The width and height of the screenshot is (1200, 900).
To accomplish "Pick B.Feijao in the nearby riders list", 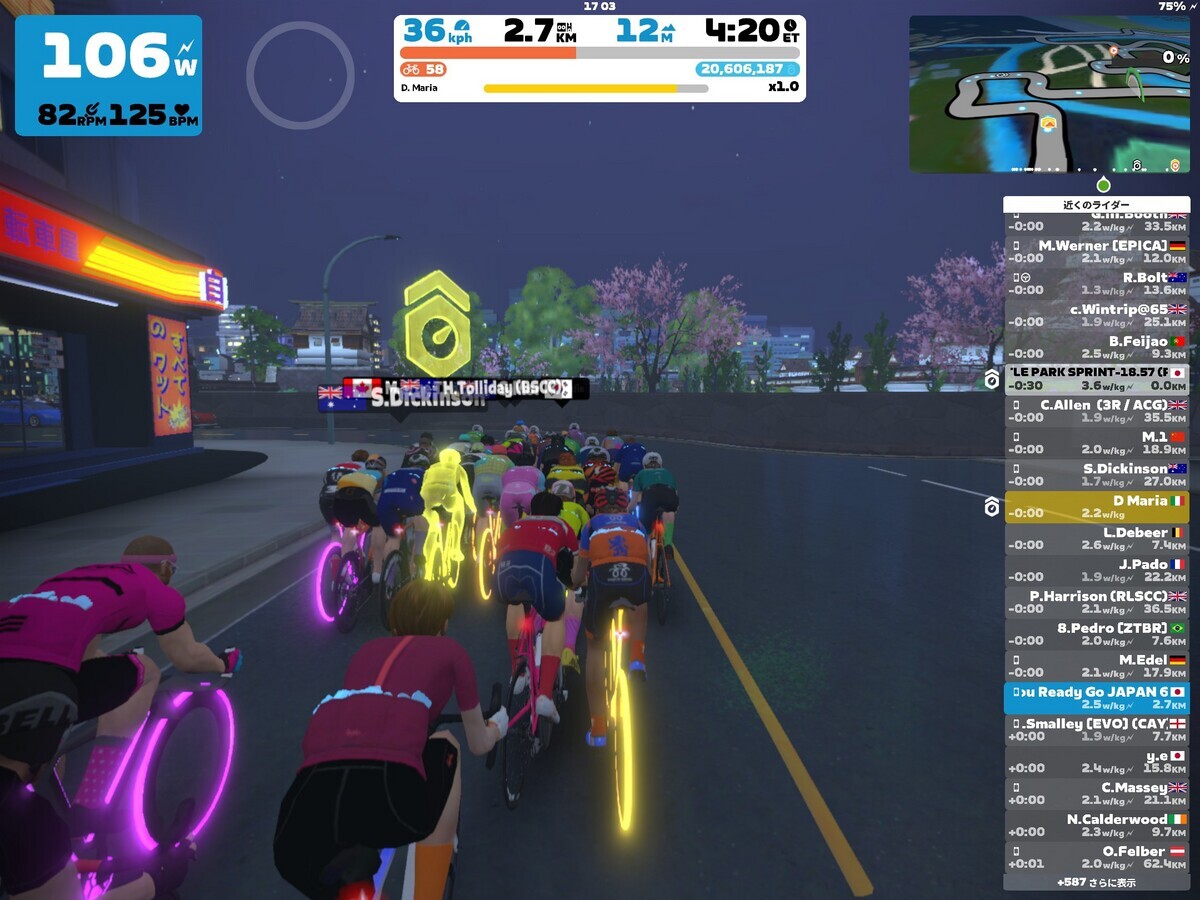I will coord(1096,347).
